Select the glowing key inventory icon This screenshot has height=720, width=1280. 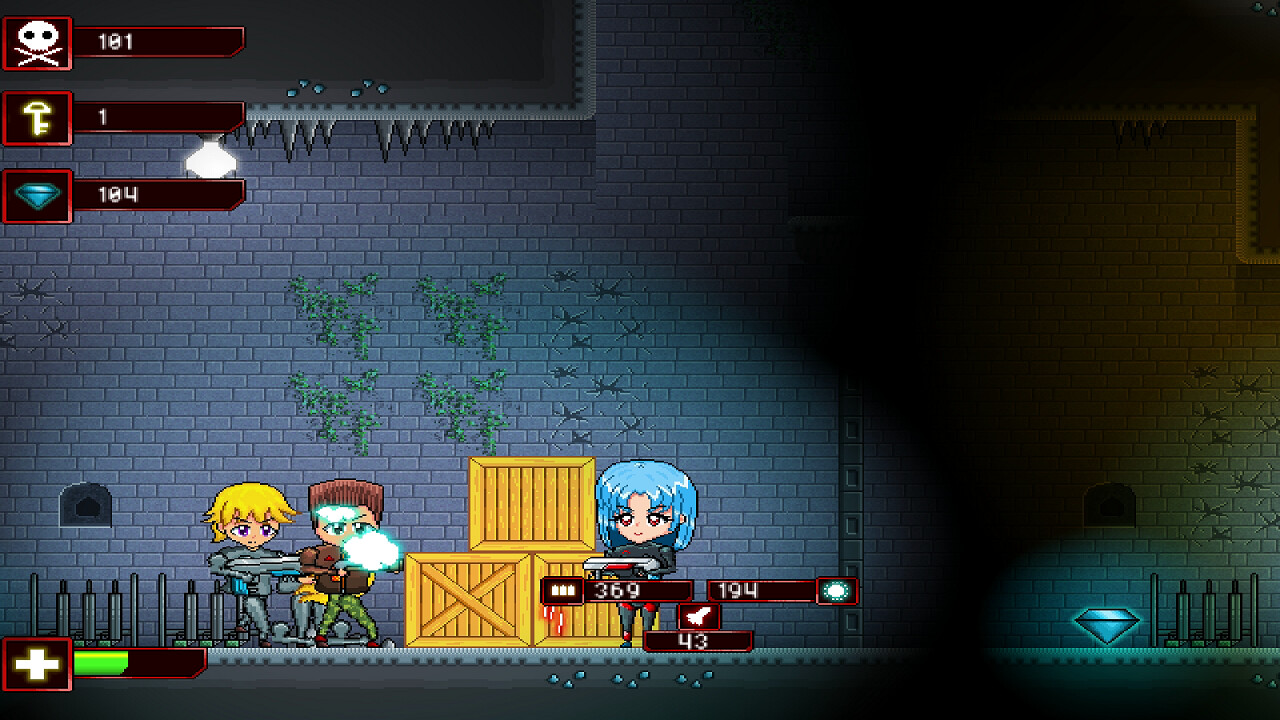(36, 119)
